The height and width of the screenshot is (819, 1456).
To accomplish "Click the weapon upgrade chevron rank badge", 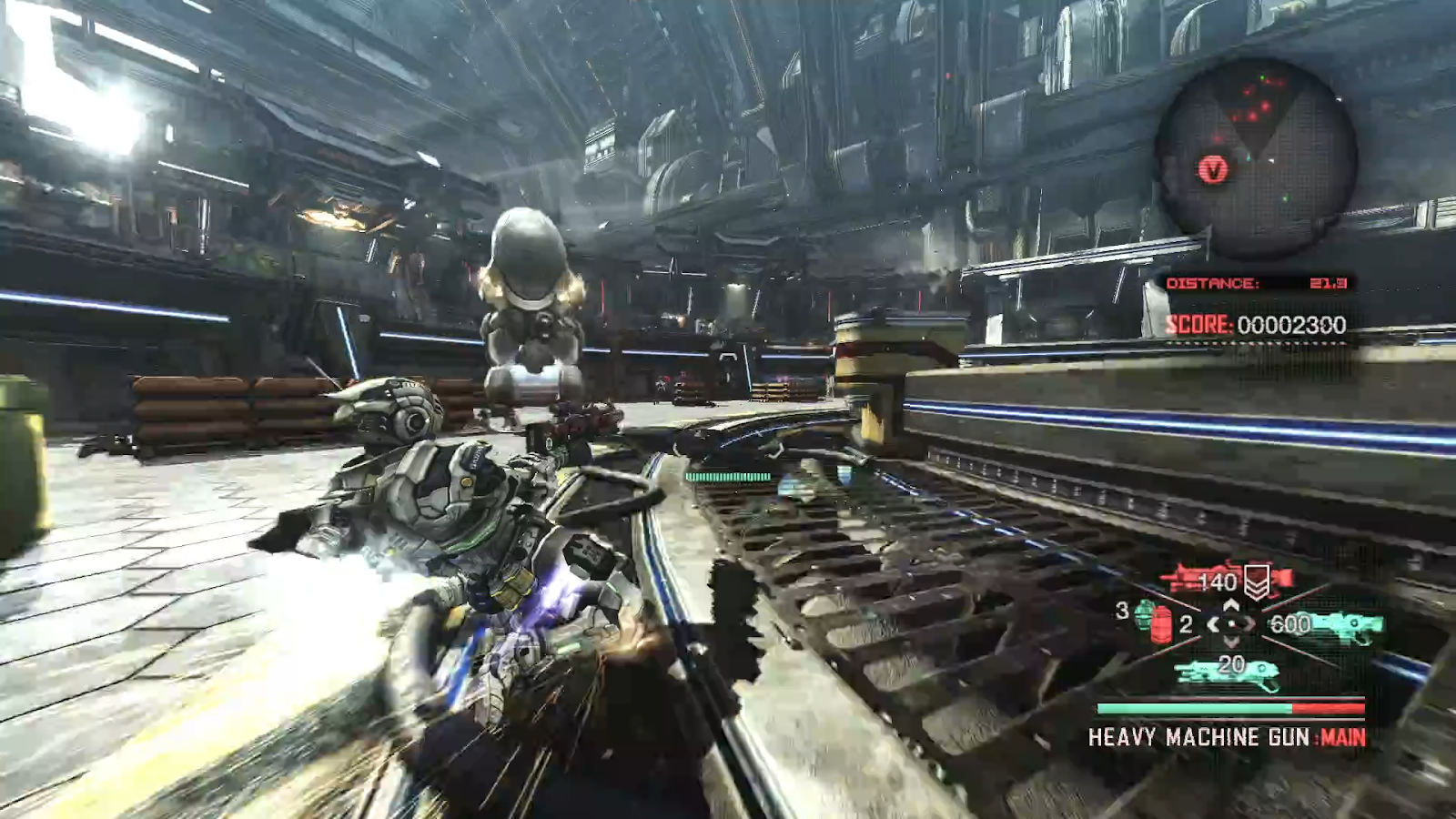I will tap(1257, 581).
